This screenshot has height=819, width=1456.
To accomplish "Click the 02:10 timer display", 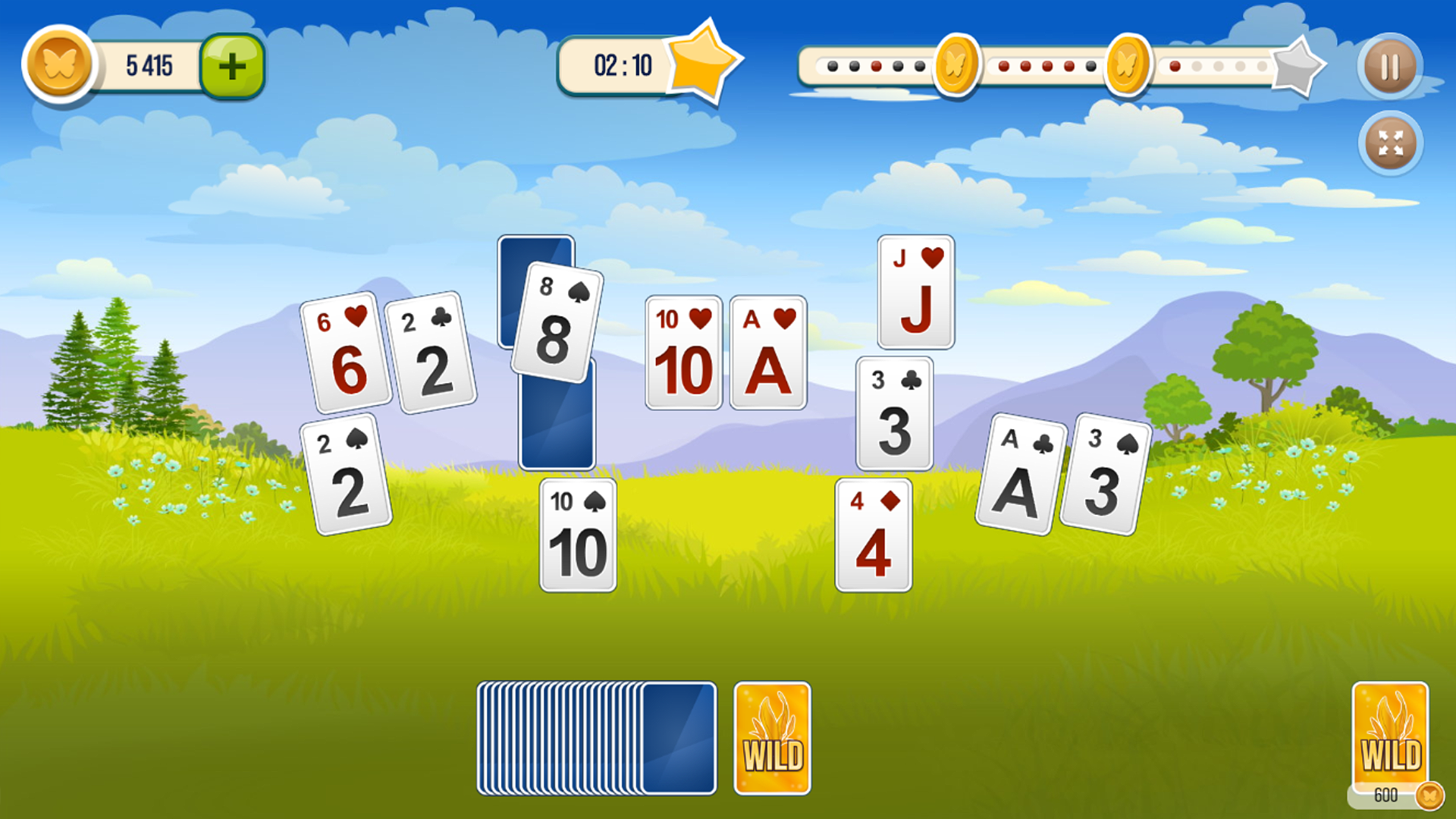I will [x=620, y=64].
